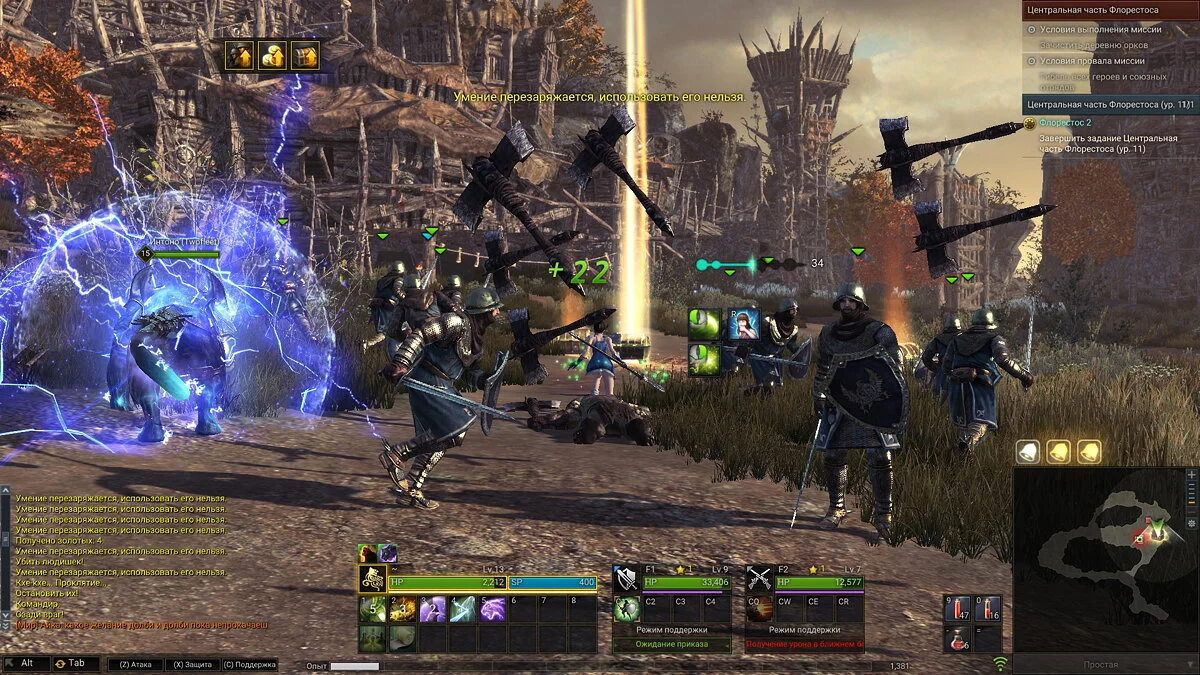The image size is (1200, 675).
Task: Use the red health potion with 47 left
Action: tap(957, 608)
